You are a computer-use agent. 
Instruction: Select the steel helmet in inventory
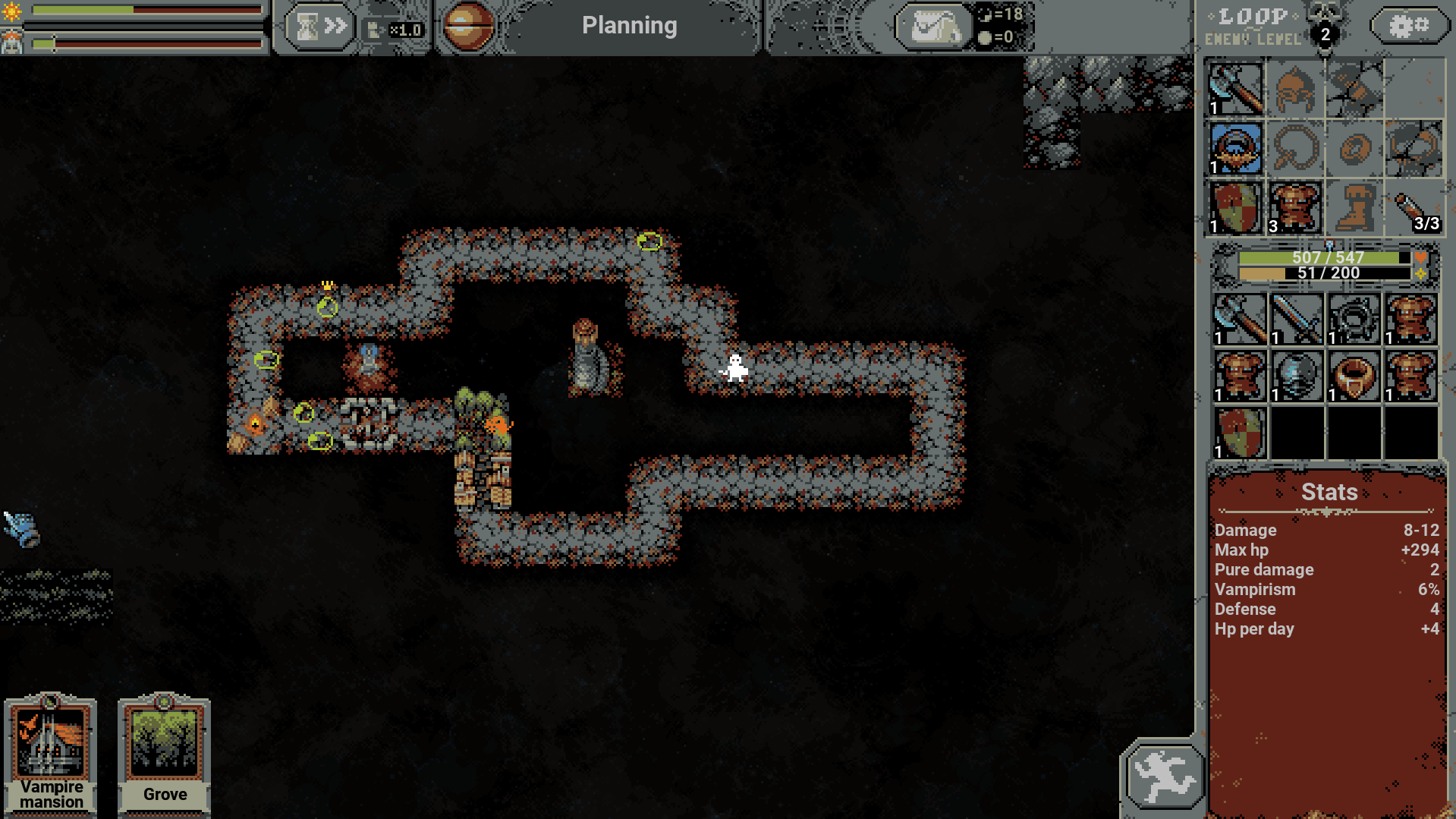[x=1297, y=376]
